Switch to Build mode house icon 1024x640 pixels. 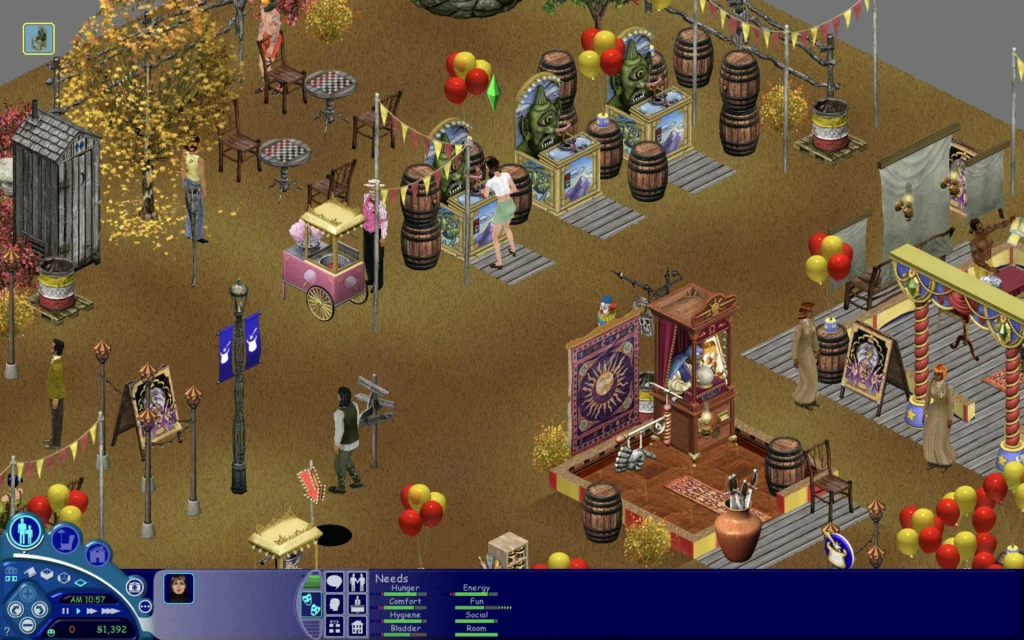point(97,554)
